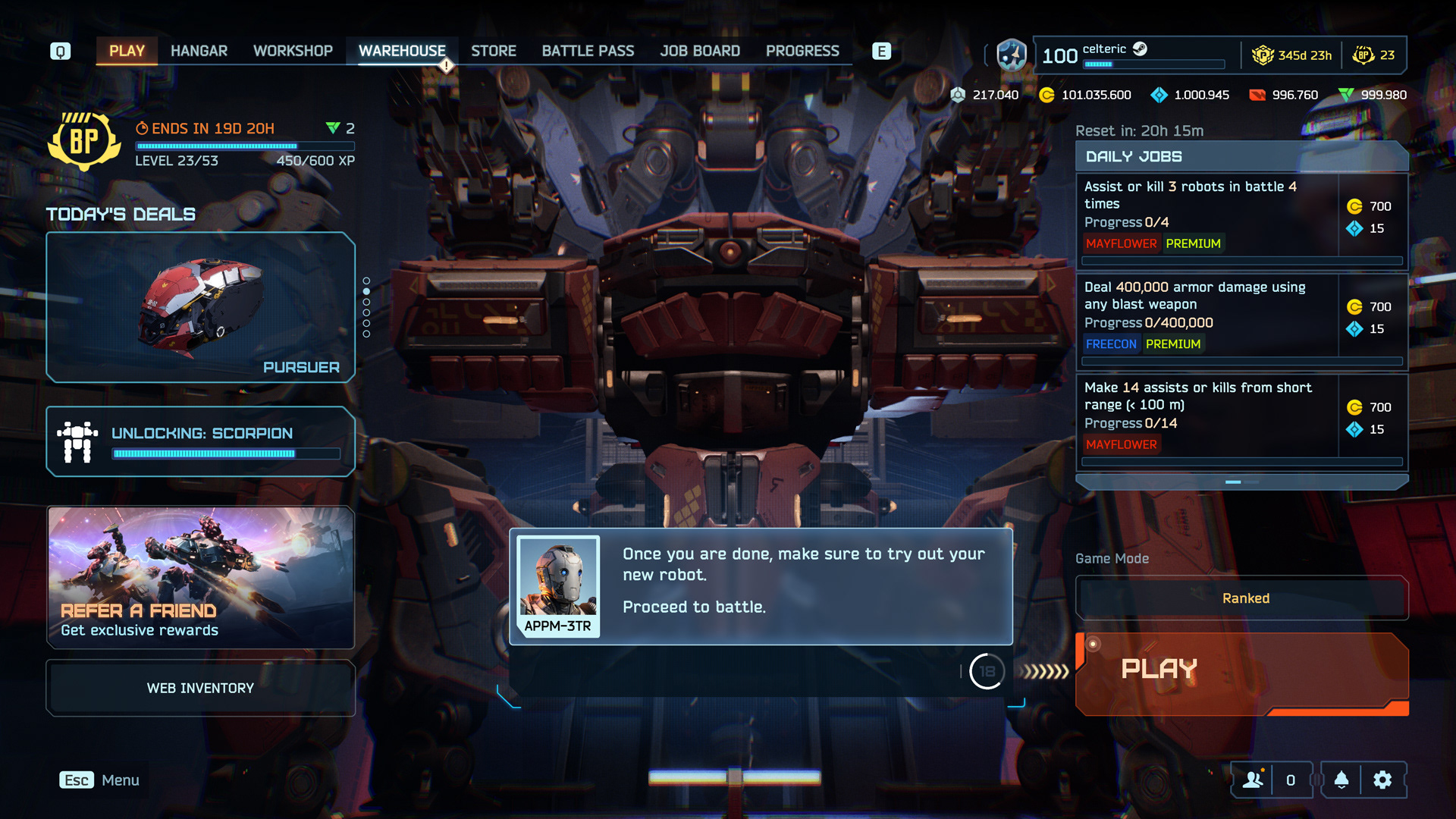Open the Workshop tab
This screenshot has height=819, width=1456.
293,51
